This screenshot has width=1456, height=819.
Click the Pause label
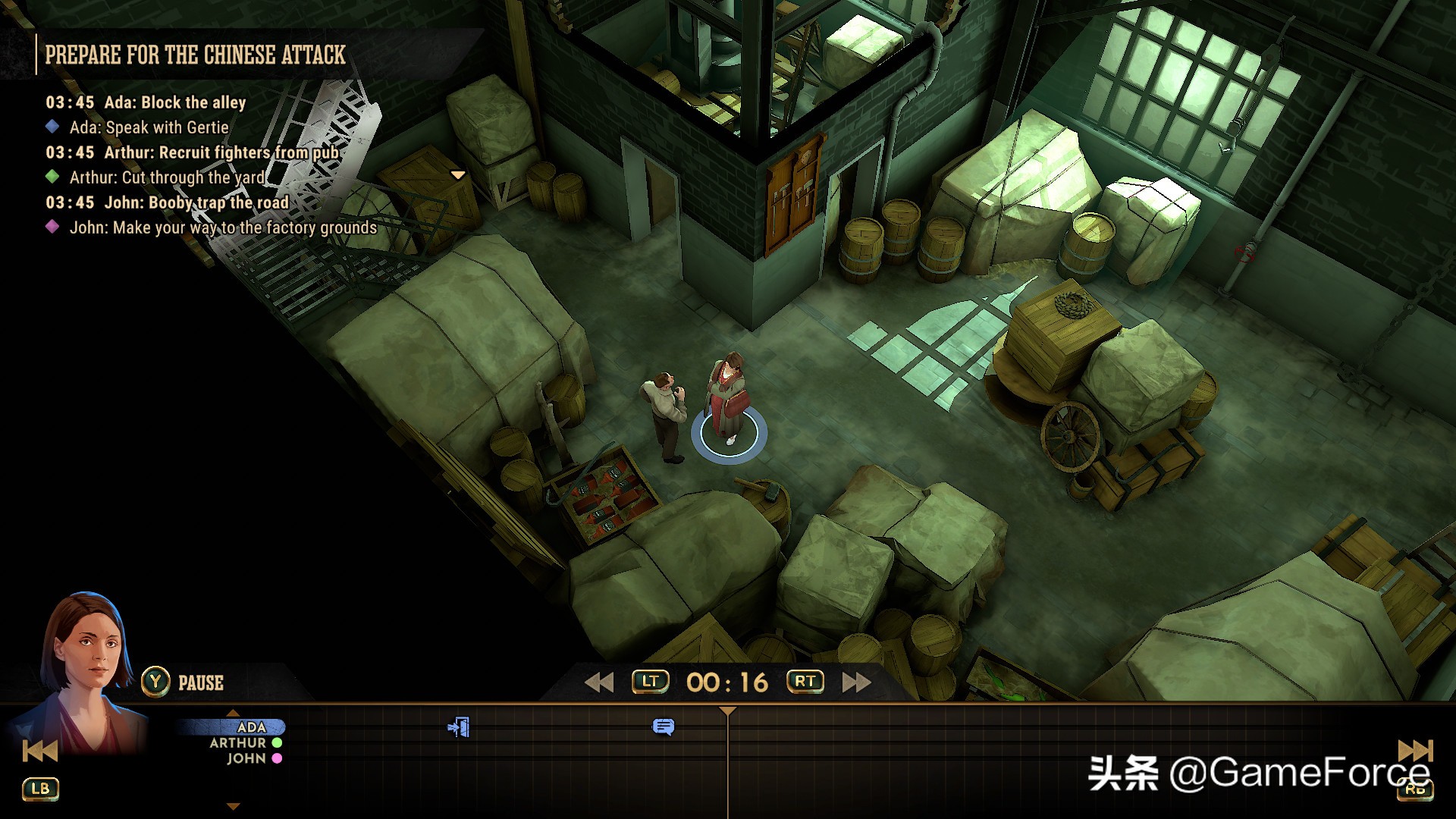(x=200, y=683)
